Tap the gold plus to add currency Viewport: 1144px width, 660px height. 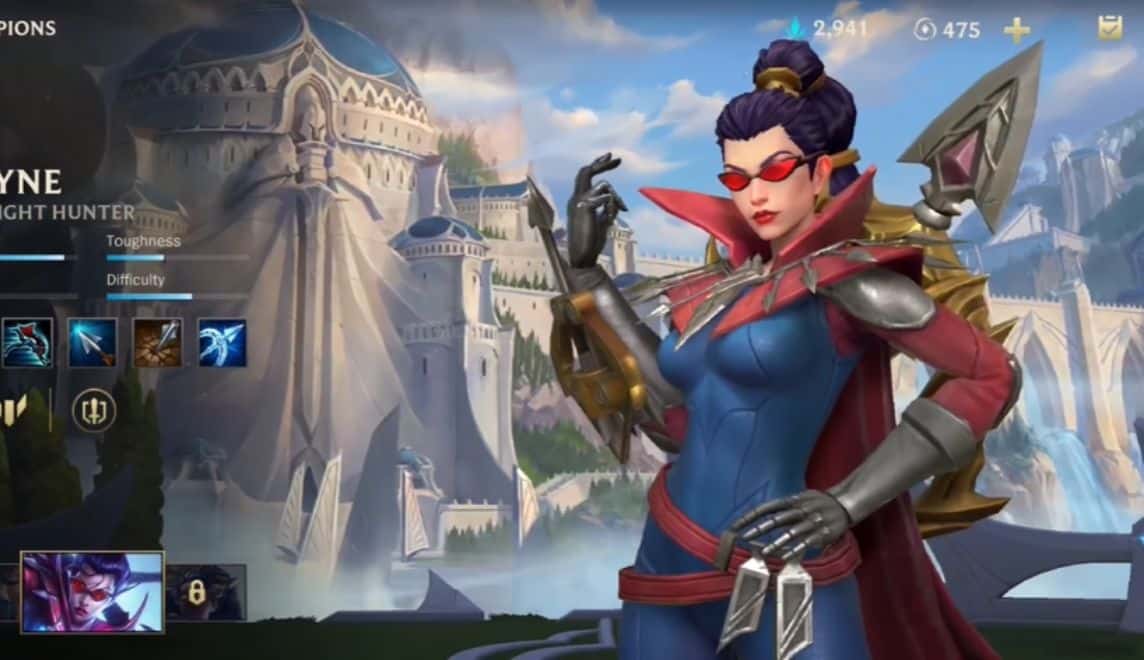(x=1017, y=30)
